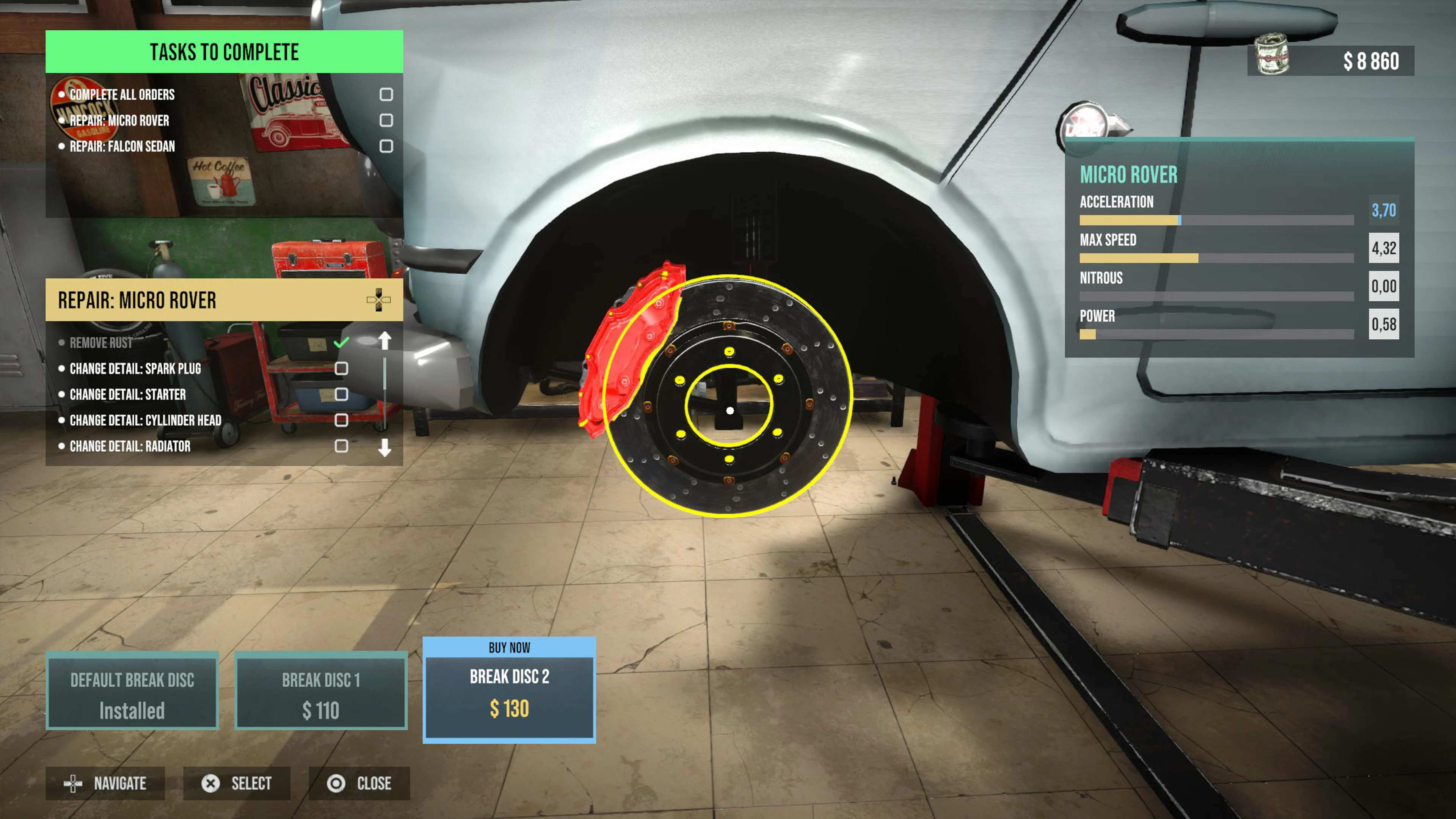Select Break Disc 1 costing $110
Image resolution: width=1456 pixels, height=819 pixels.
click(320, 692)
